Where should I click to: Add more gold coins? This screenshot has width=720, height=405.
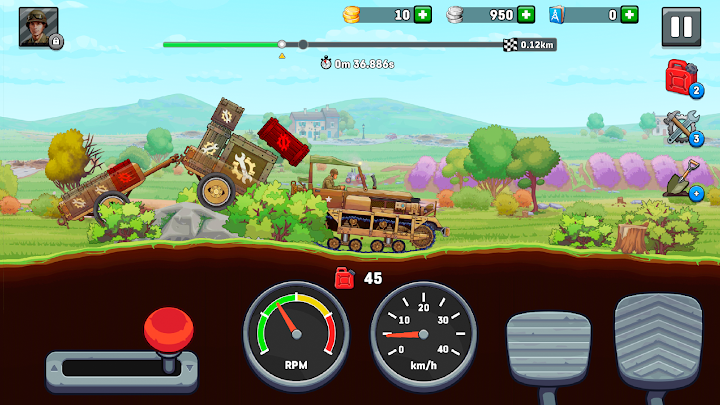click(x=423, y=15)
